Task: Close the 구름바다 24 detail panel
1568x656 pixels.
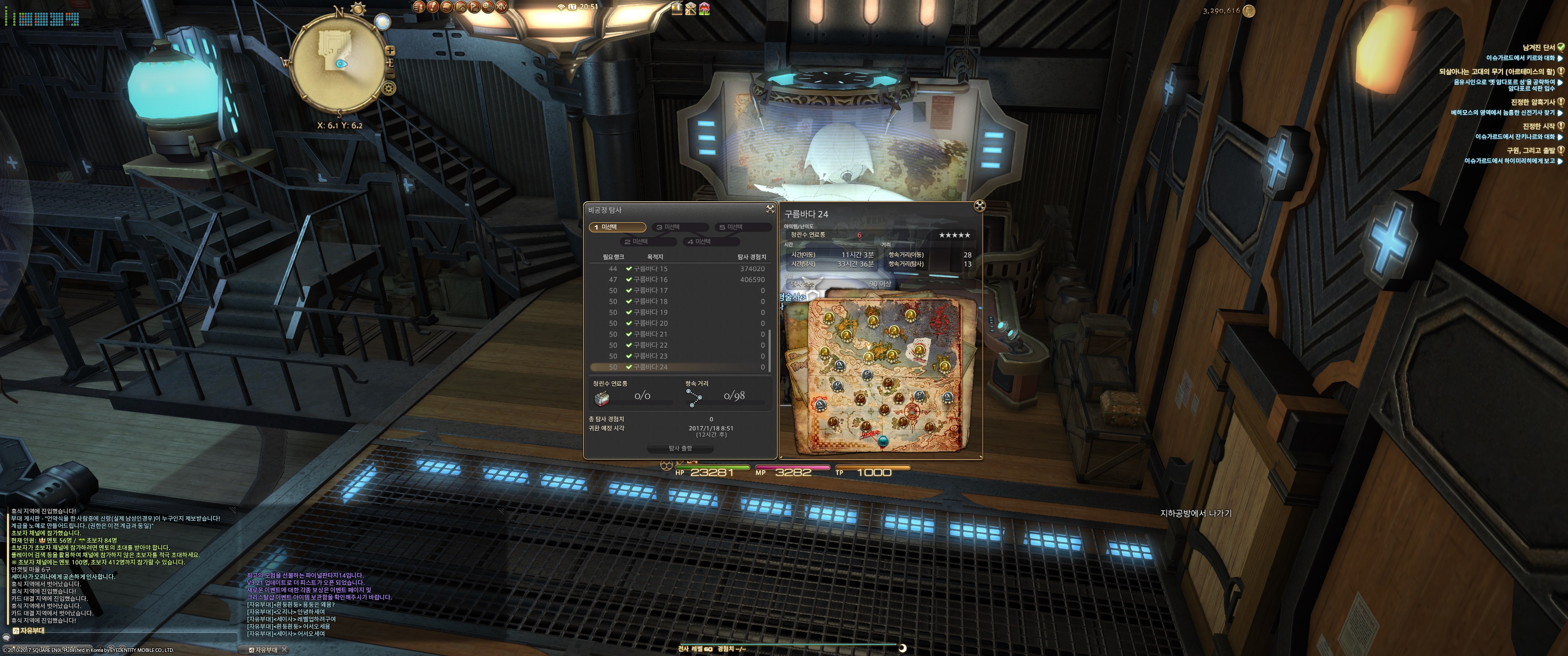Action: click(x=980, y=206)
